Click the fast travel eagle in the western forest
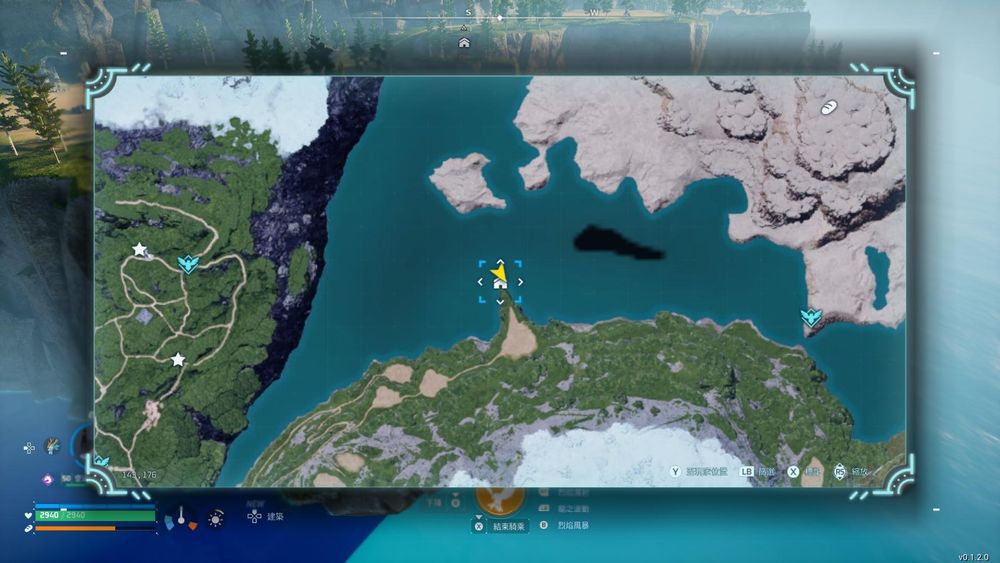 click(187, 263)
